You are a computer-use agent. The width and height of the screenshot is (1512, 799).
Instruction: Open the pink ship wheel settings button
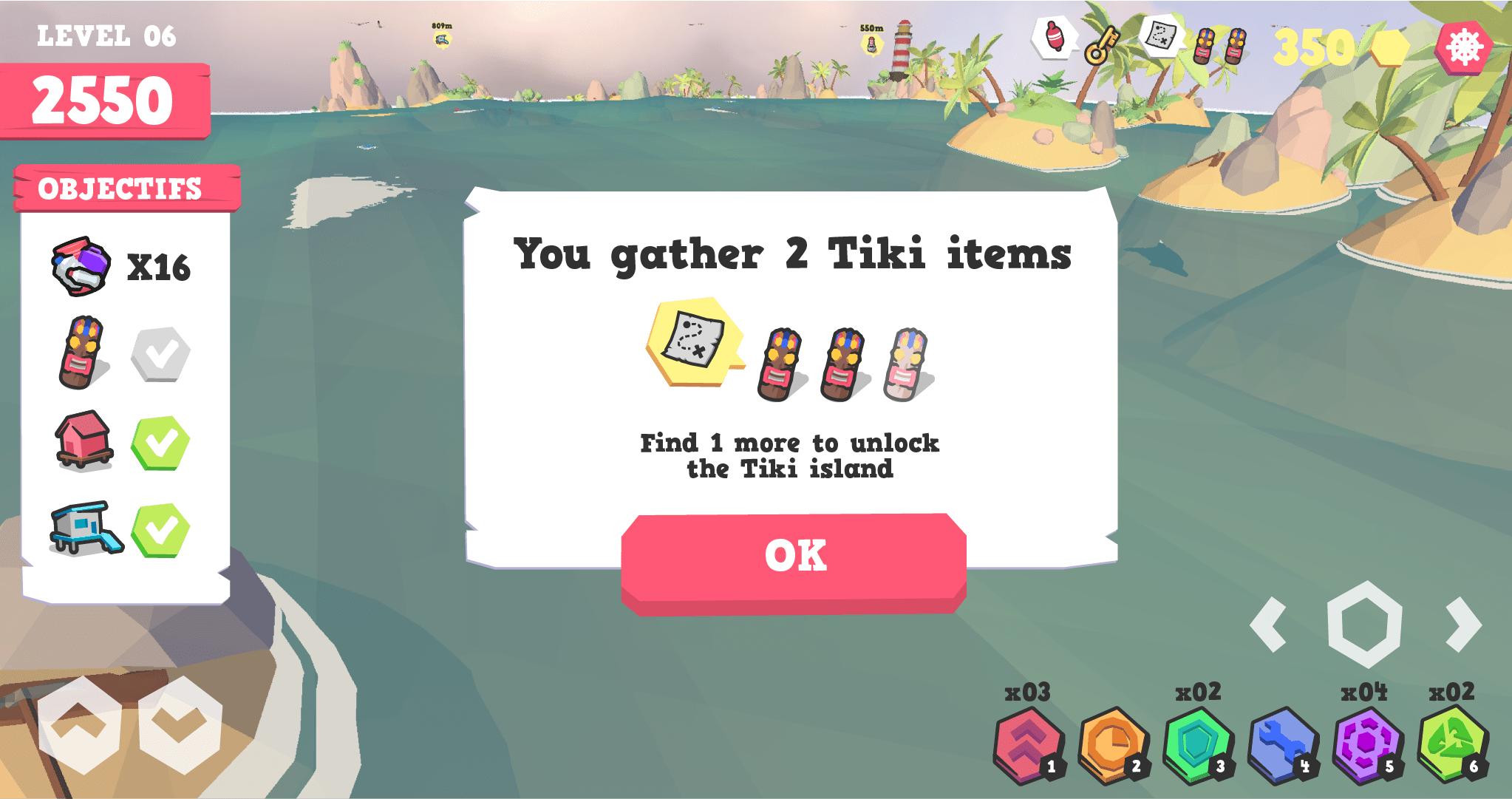[1463, 48]
